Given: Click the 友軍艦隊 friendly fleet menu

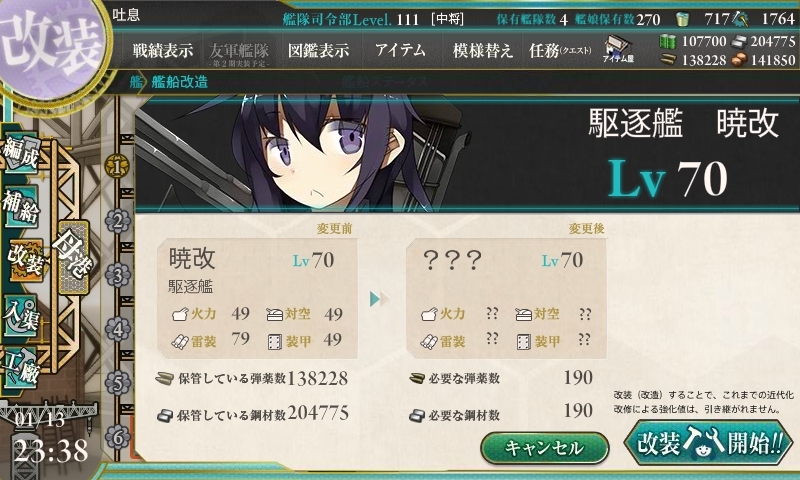Looking at the screenshot, I should click(x=240, y=50).
